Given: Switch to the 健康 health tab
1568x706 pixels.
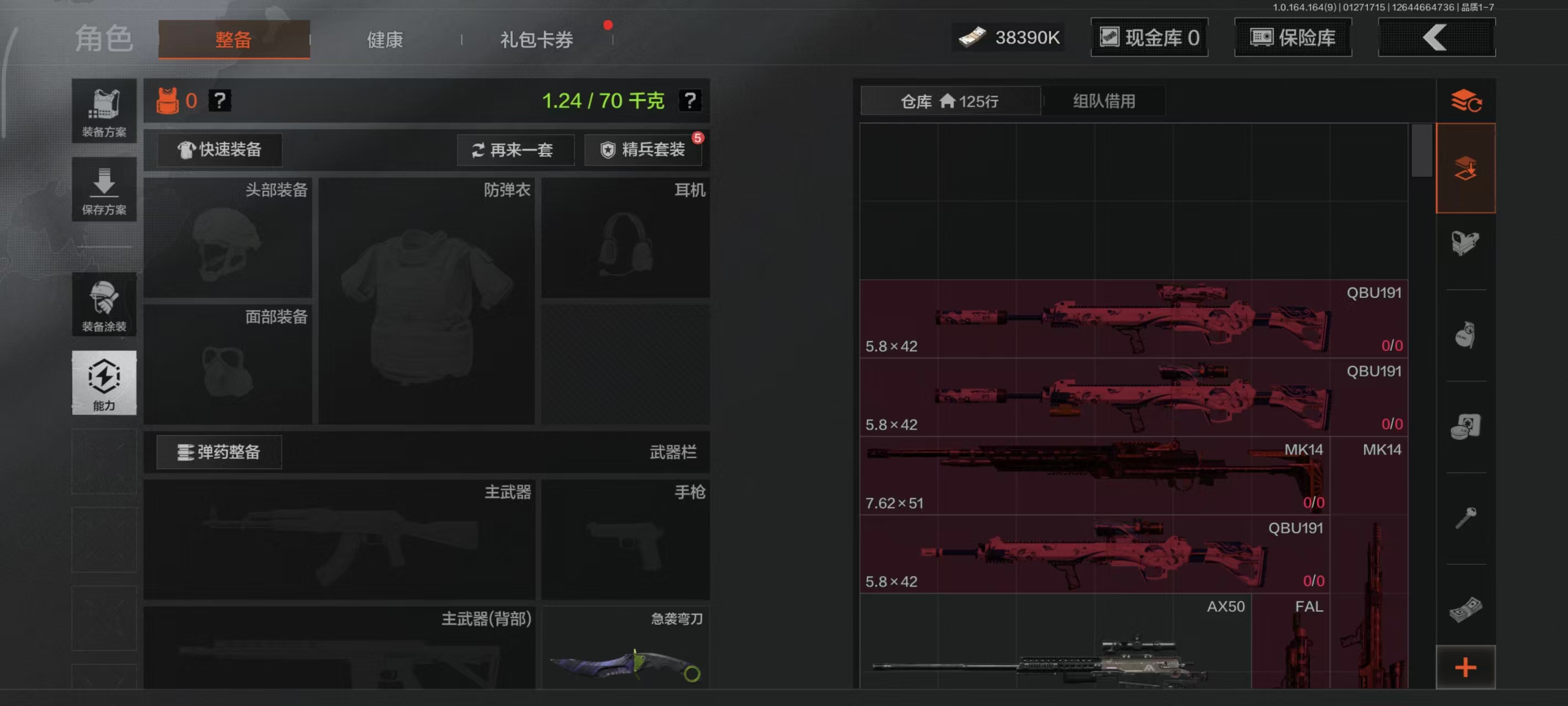Looking at the screenshot, I should tap(384, 39).
